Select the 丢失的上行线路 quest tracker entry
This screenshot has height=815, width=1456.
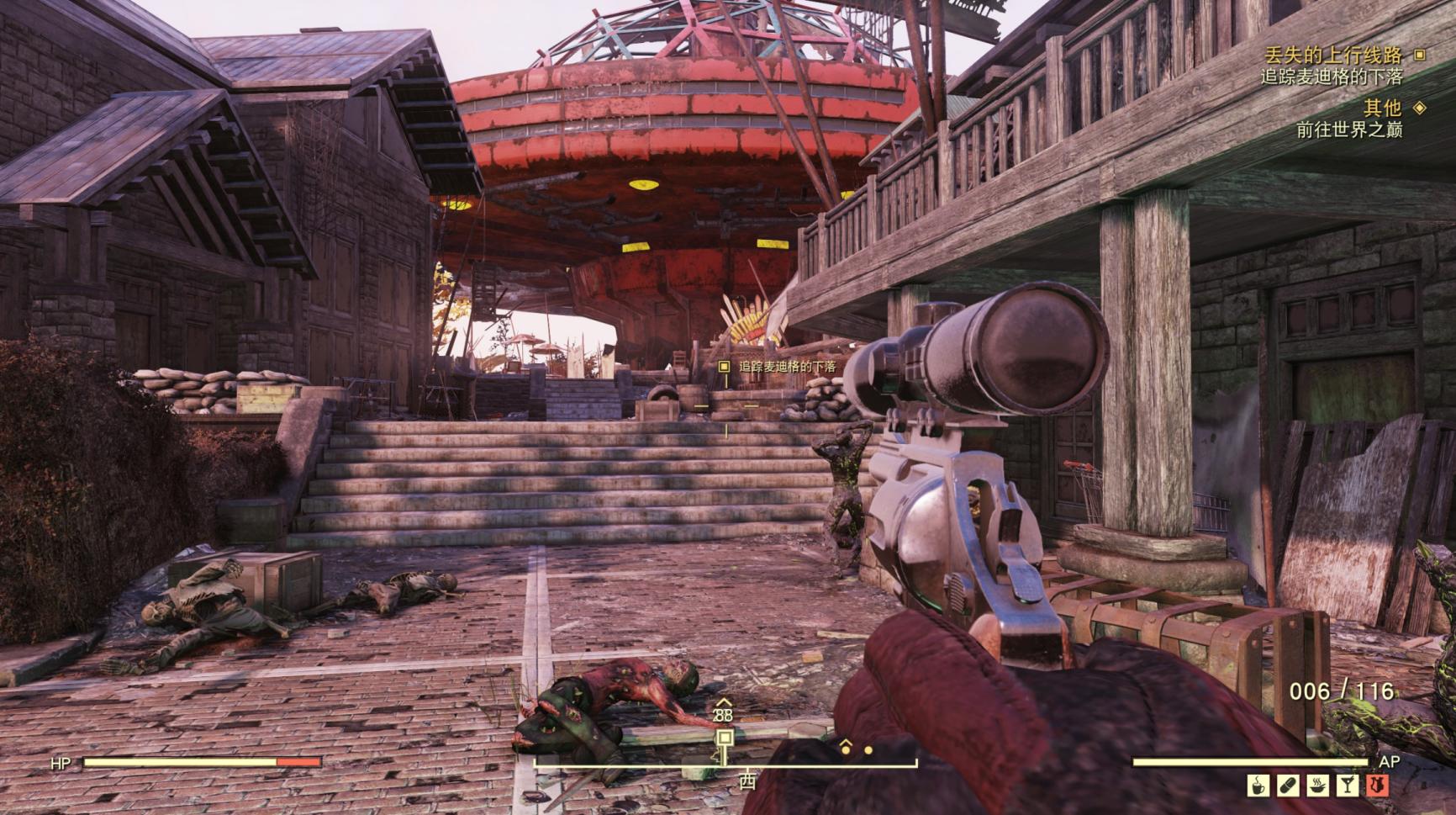point(1333,56)
